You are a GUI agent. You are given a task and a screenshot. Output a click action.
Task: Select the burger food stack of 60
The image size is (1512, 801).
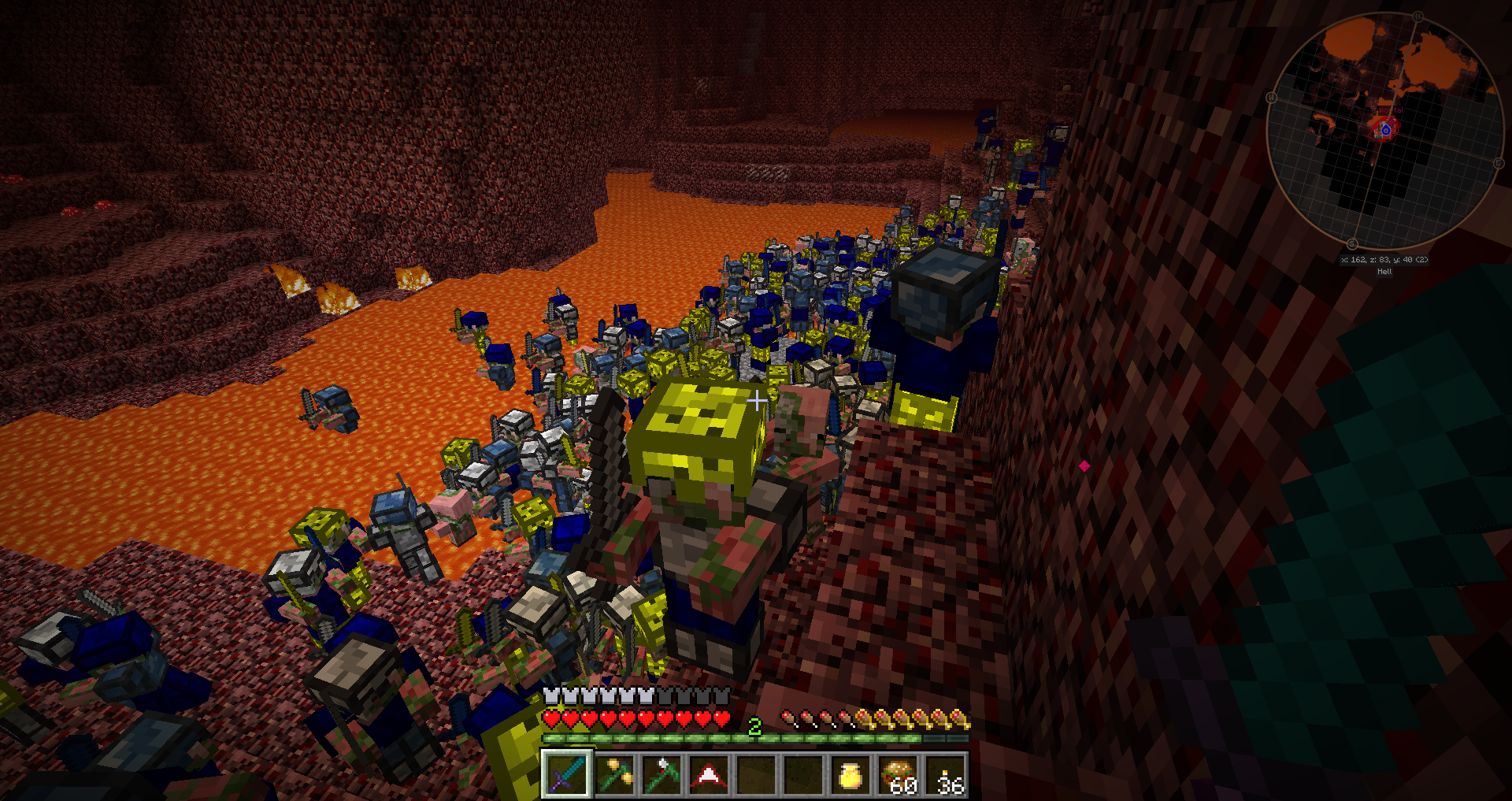899,774
